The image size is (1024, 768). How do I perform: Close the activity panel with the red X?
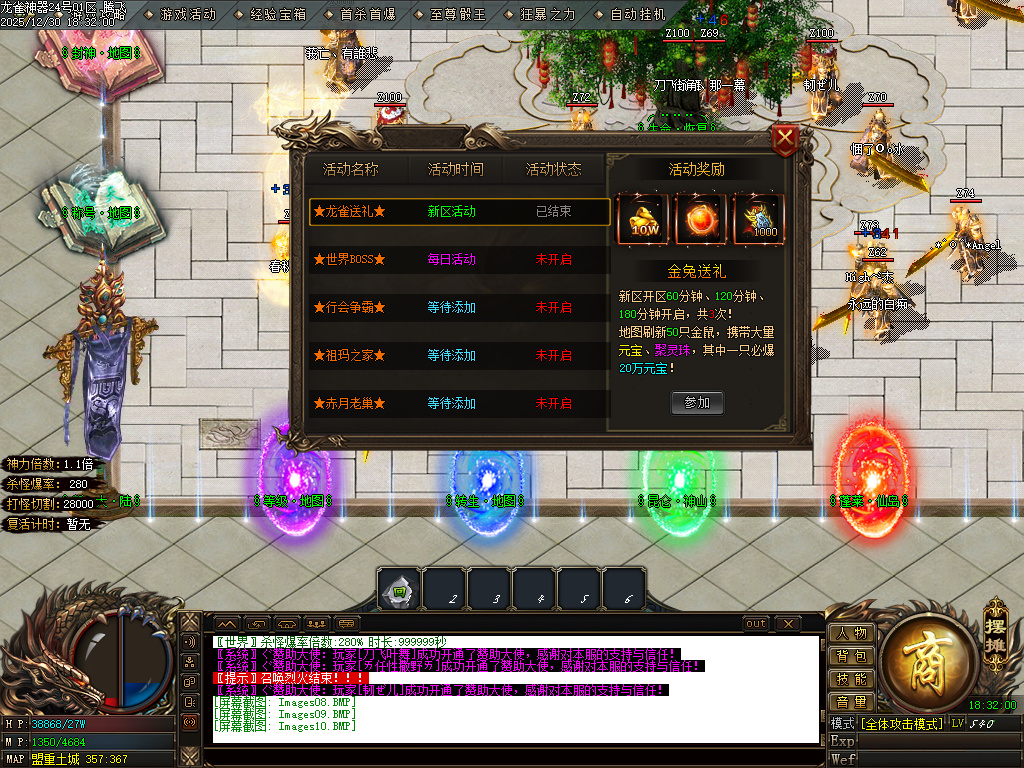786,139
